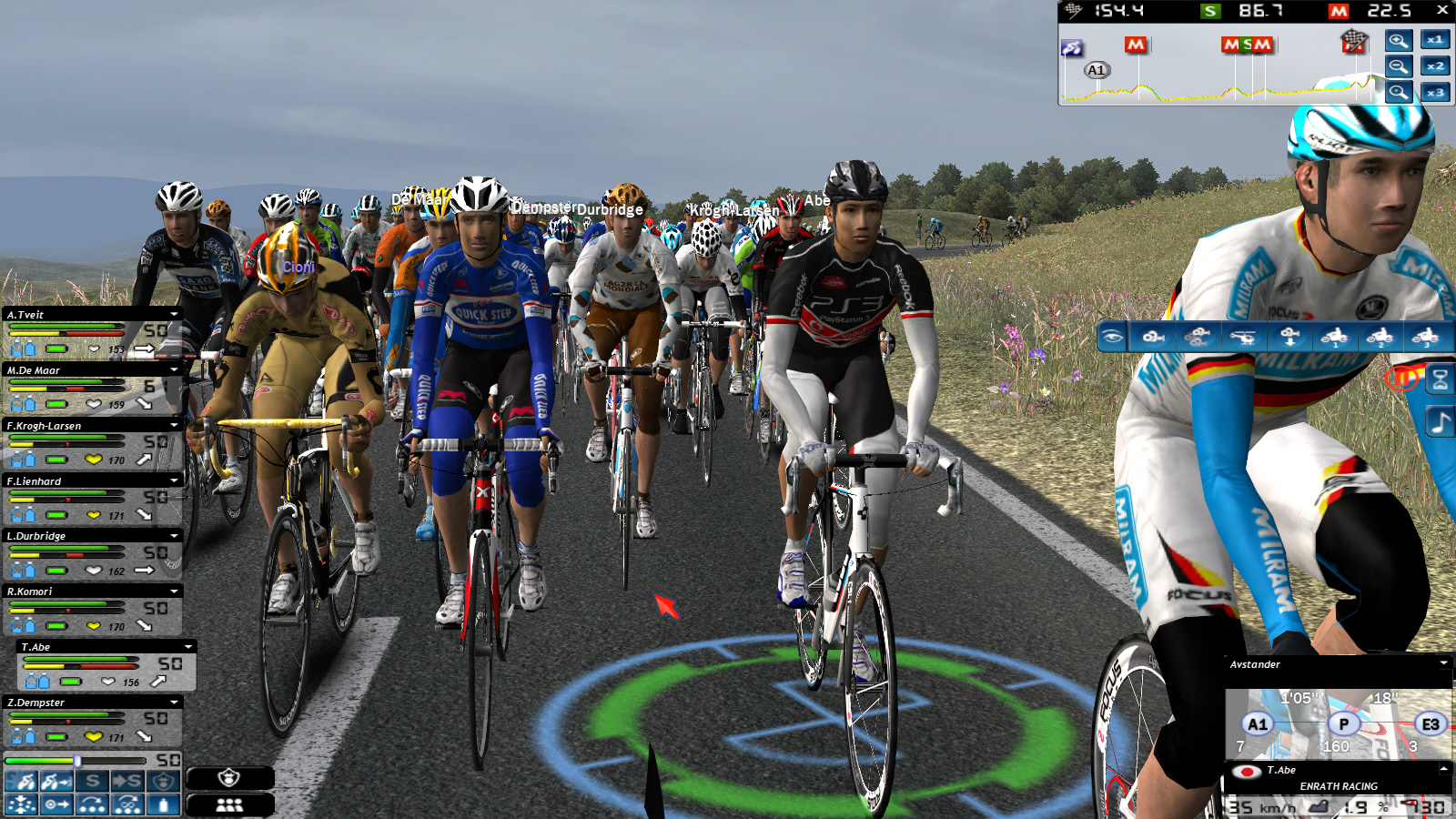1456x819 pixels.
Task: Set game speed to x3
Action: tap(1435, 93)
